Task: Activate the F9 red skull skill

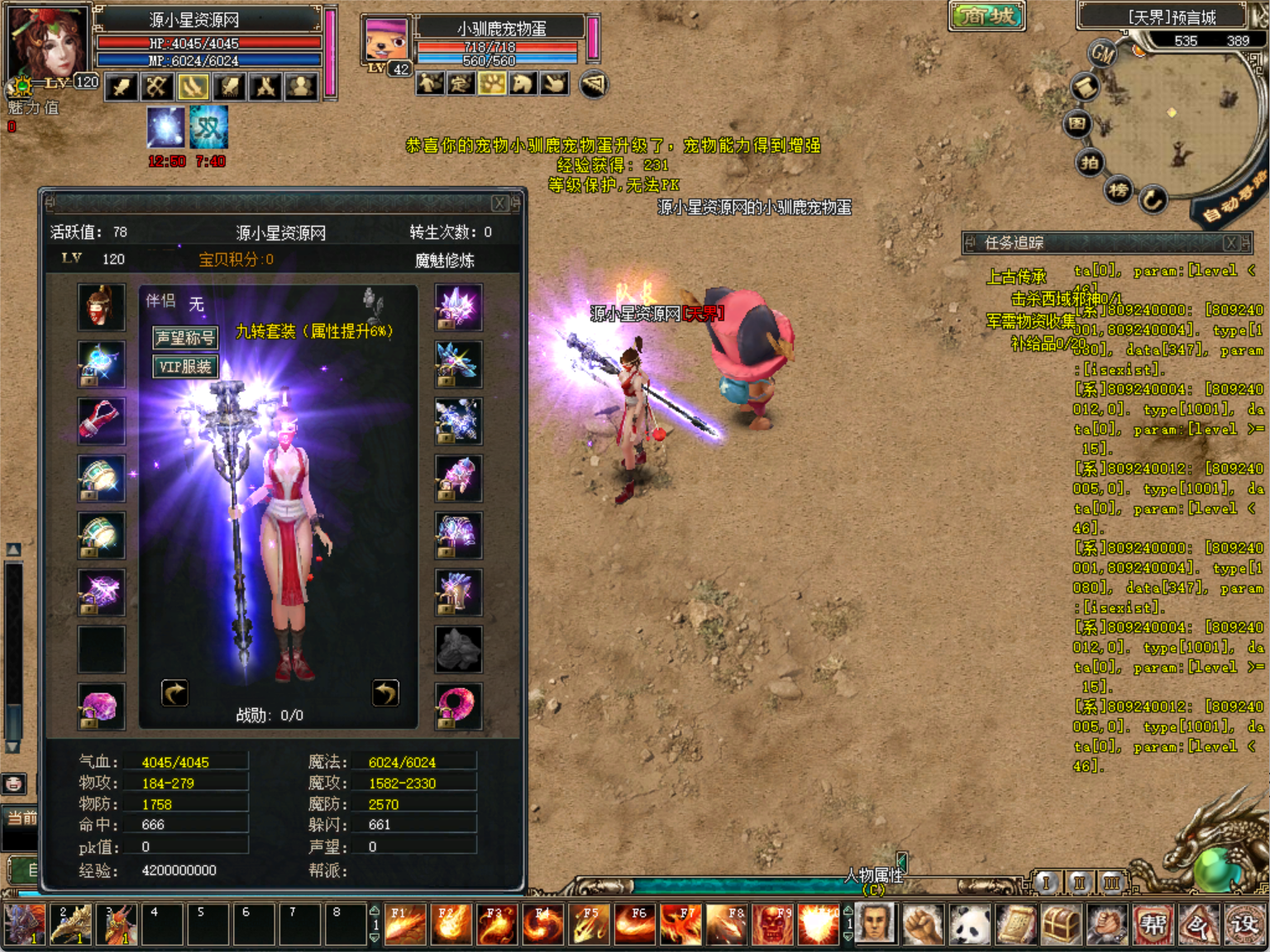Action: point(772,924)
